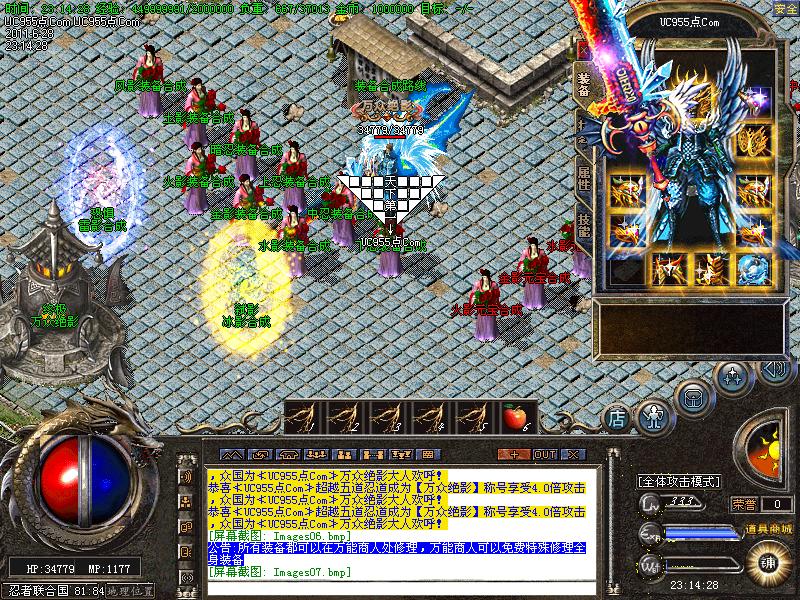Close the chat toolbar with its X button
The image size is (800, 600).
coord(573,454)
